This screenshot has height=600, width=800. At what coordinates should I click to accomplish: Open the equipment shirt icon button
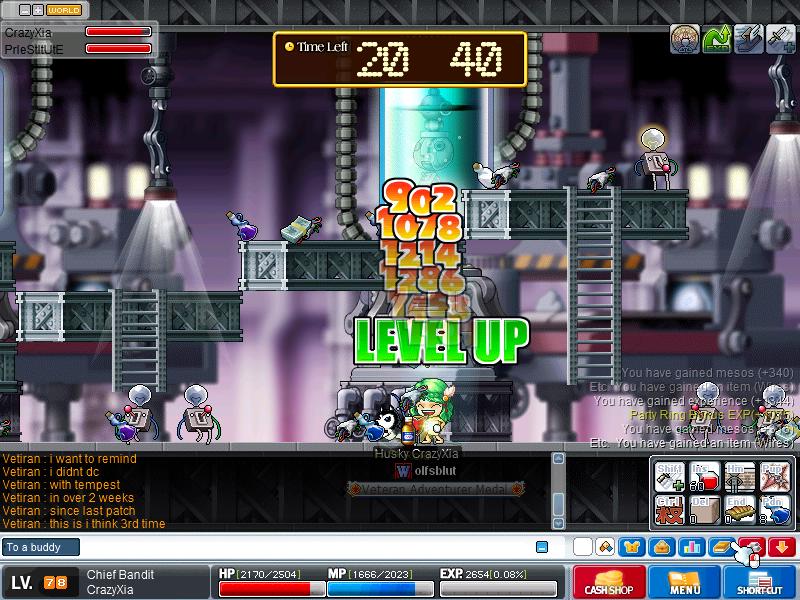pyautogui.click(x=631, y=547)
